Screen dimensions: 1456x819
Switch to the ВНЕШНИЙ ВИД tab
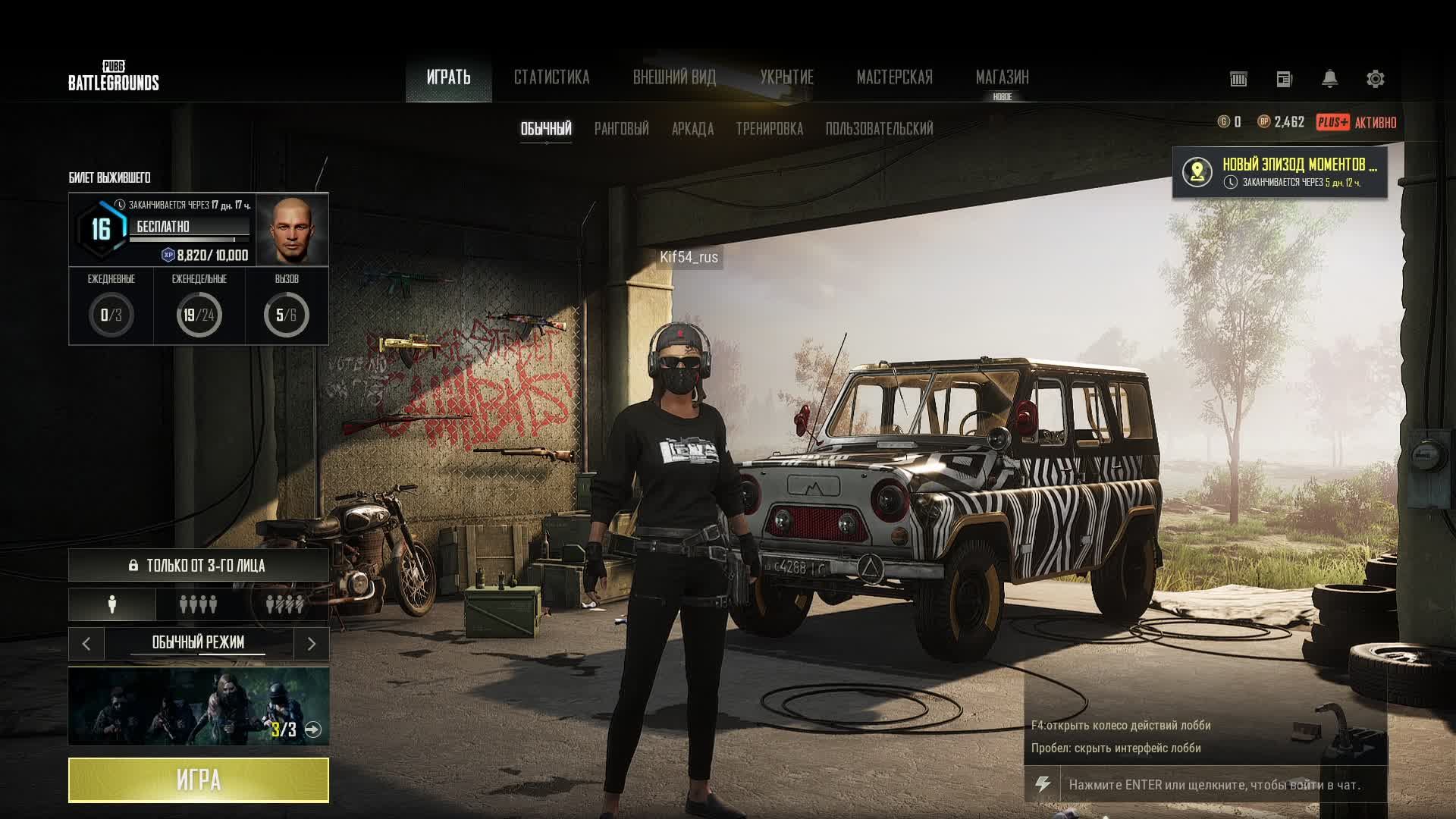click(x=674, y=77)
